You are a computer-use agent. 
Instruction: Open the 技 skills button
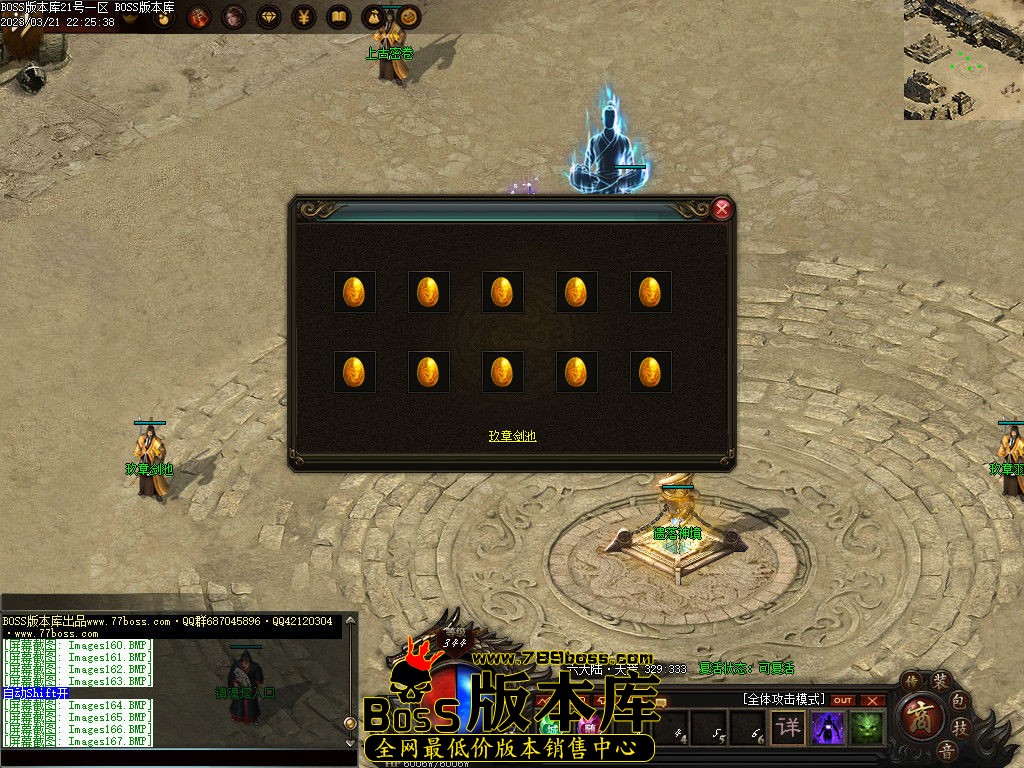(960, 727)
